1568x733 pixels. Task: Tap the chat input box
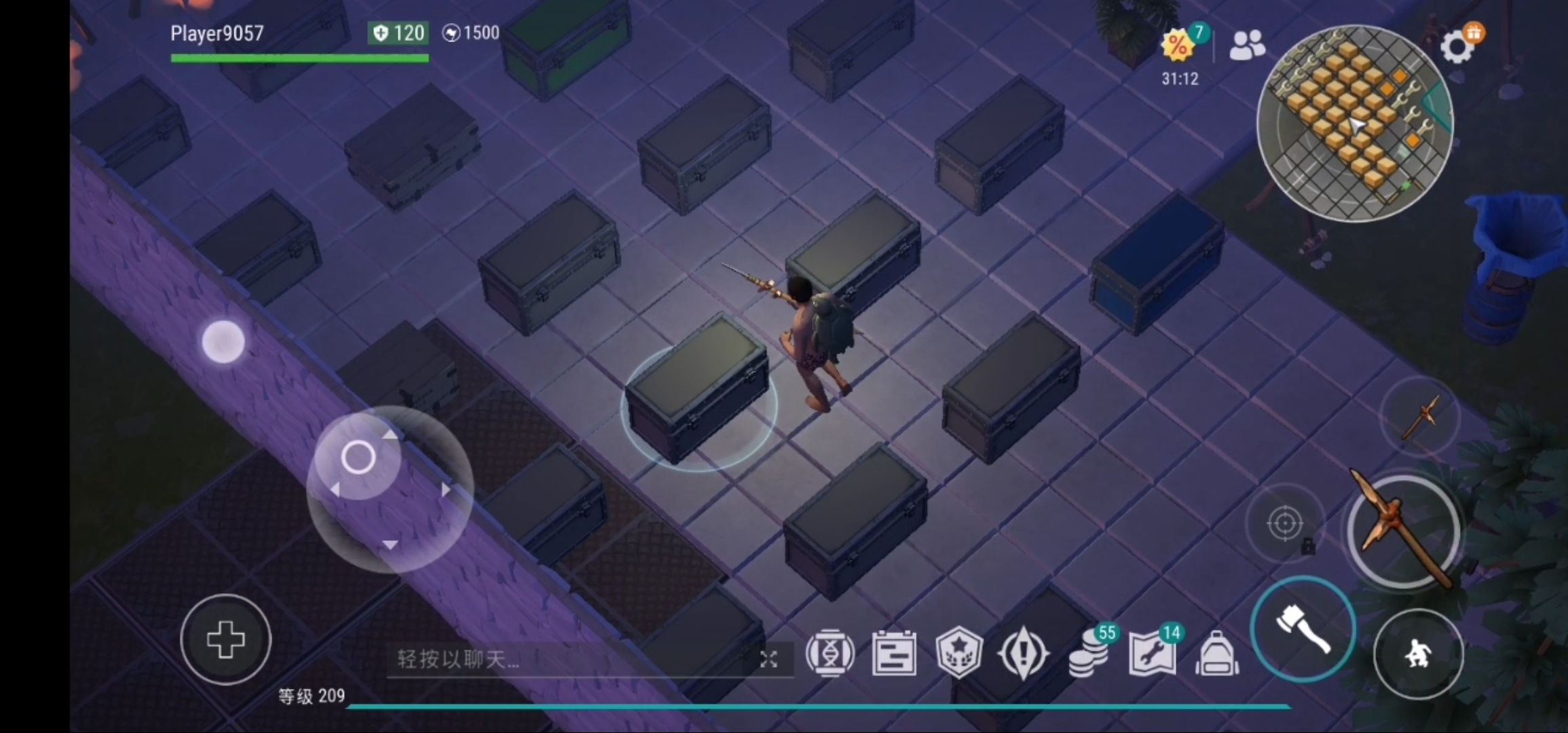click(x=570, y=659)
